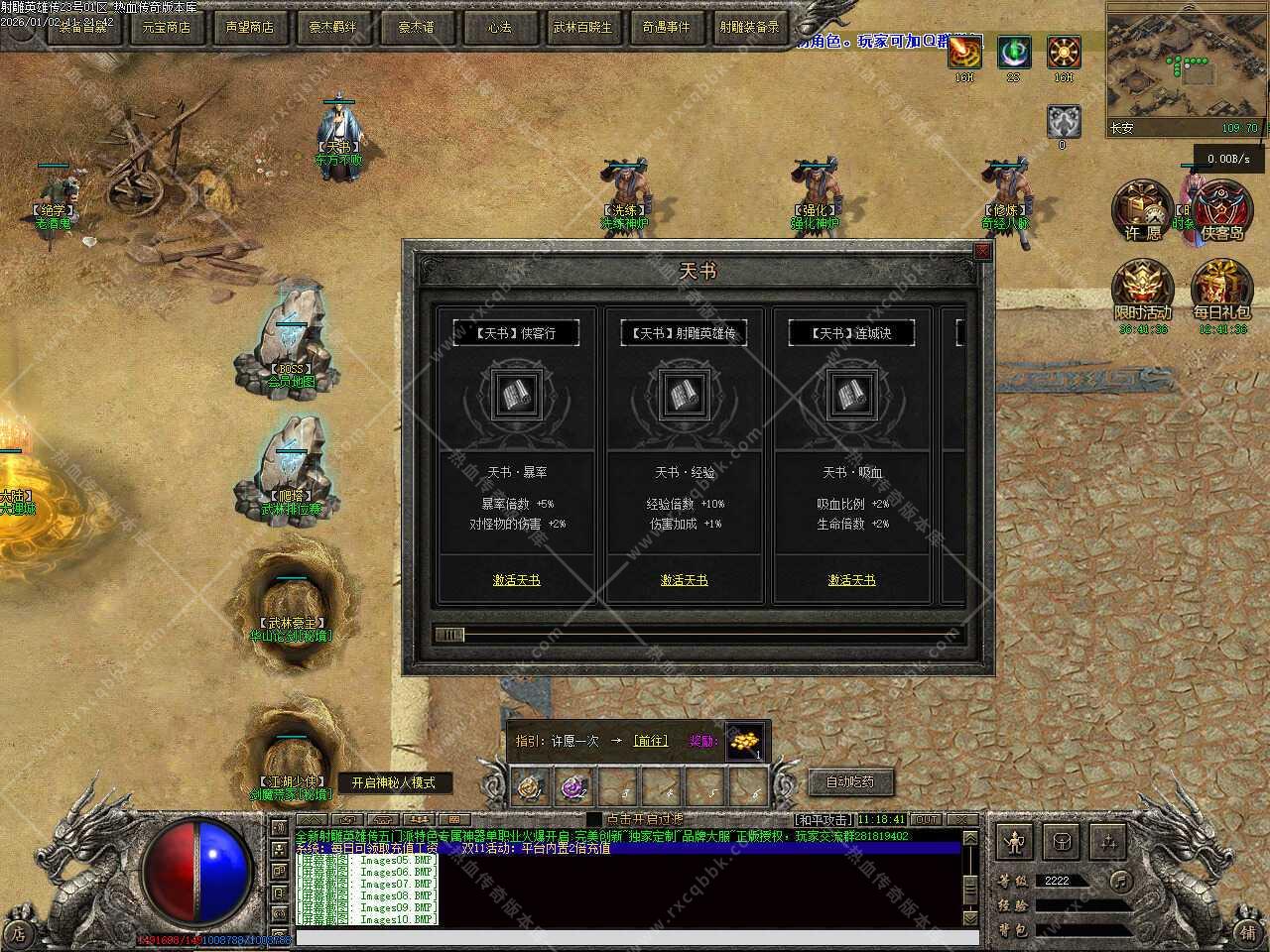The image size is (1270, 952).
Task: Select the purple rose hotbar item
Action: [574, 788]
